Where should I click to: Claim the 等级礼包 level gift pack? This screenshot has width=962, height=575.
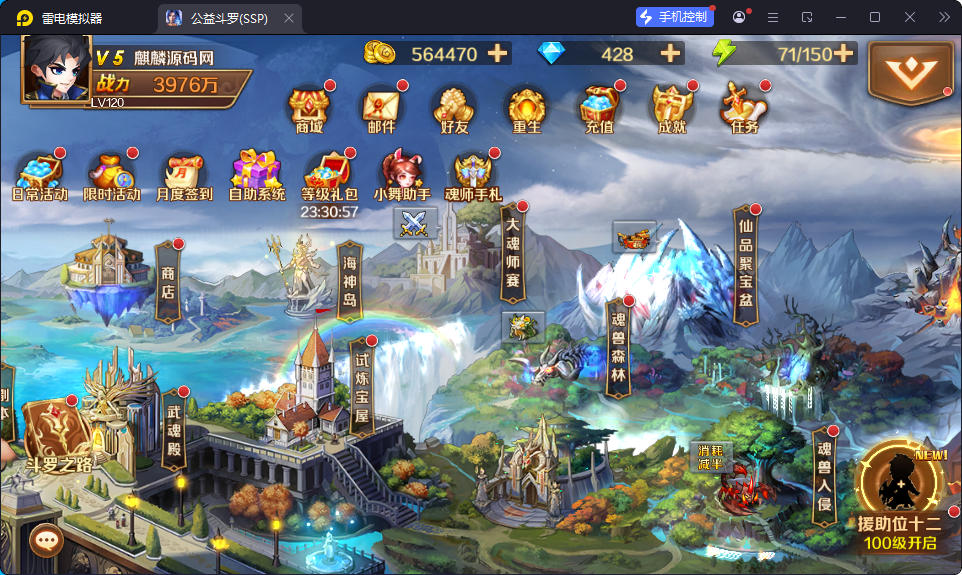click(330, 177)
